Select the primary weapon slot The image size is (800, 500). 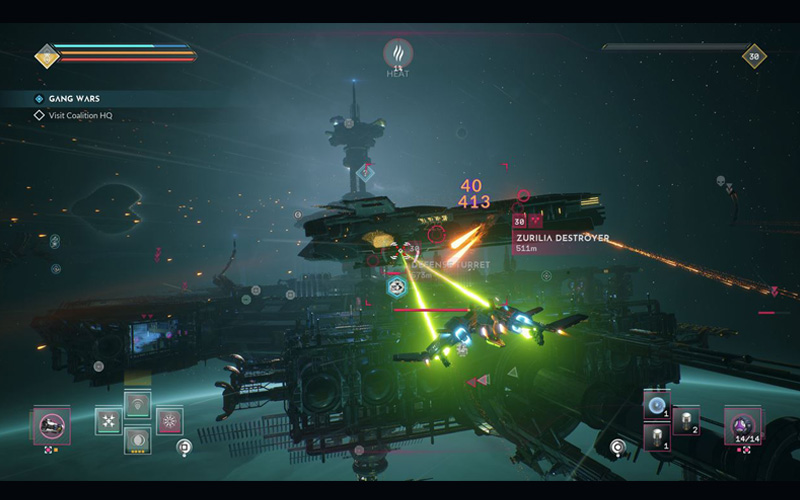(x=51, y=426)
